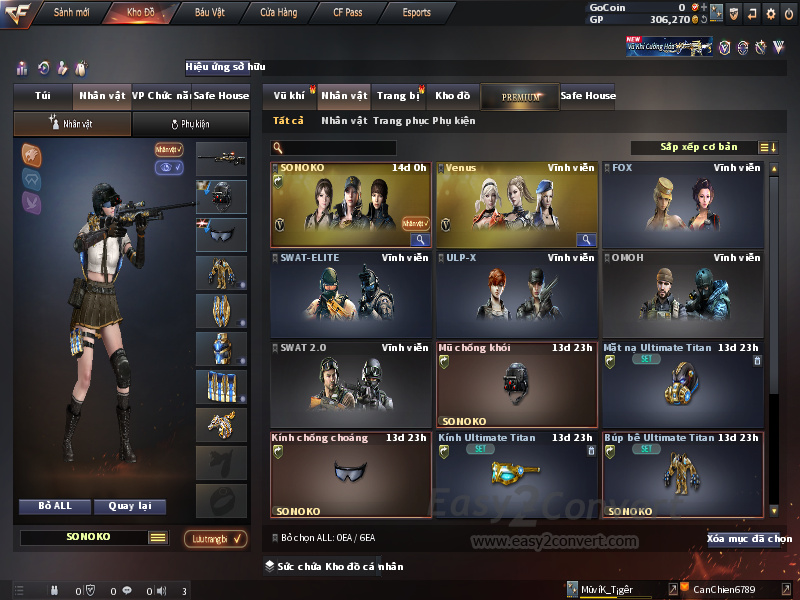Show the Tất cả filter
Image resolution: width=800 pixels, height=600 pixels.
pos(288,121)
